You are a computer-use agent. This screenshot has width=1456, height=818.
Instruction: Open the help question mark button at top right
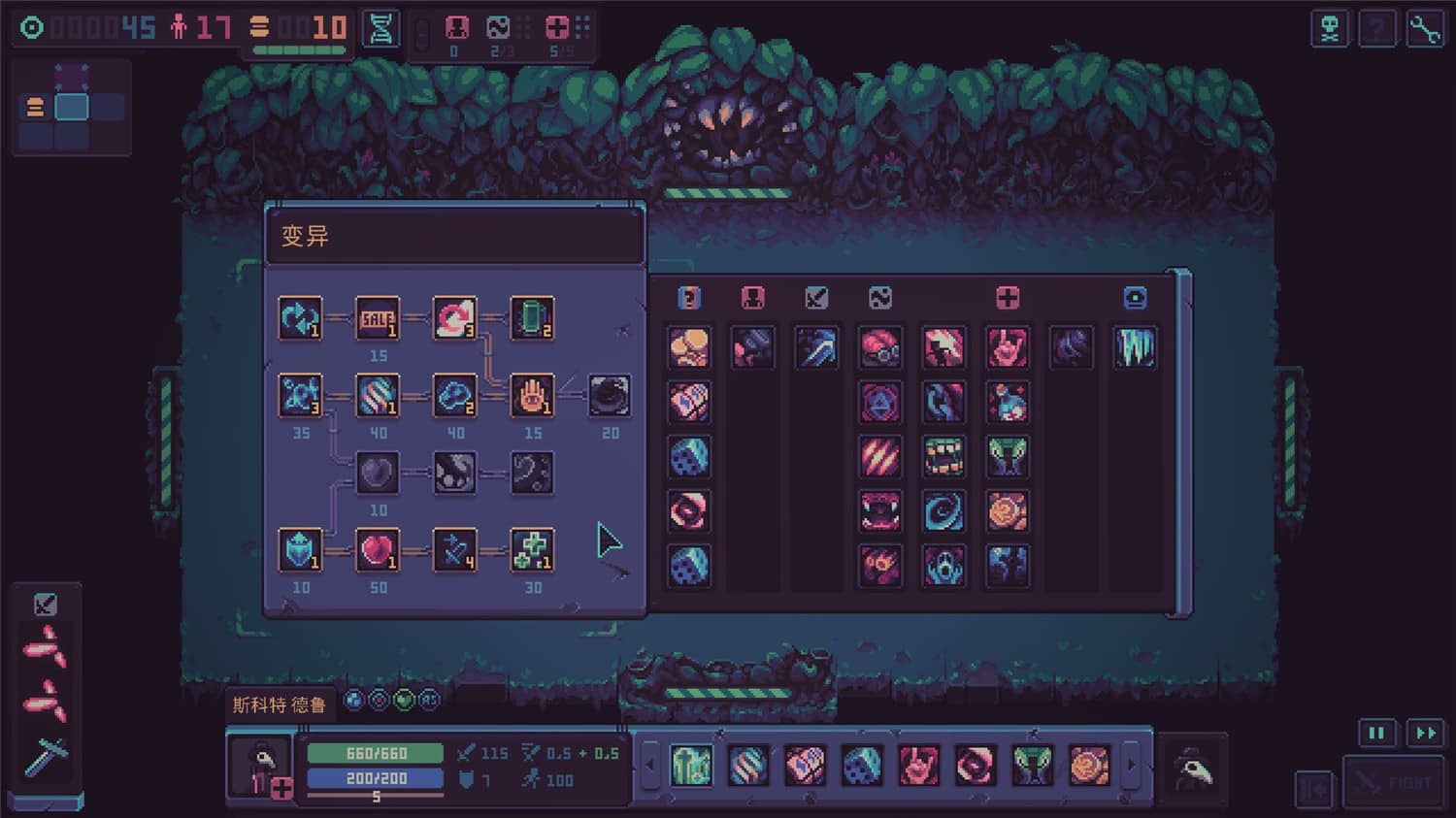pyautogui.click(x=1376, y=27)
